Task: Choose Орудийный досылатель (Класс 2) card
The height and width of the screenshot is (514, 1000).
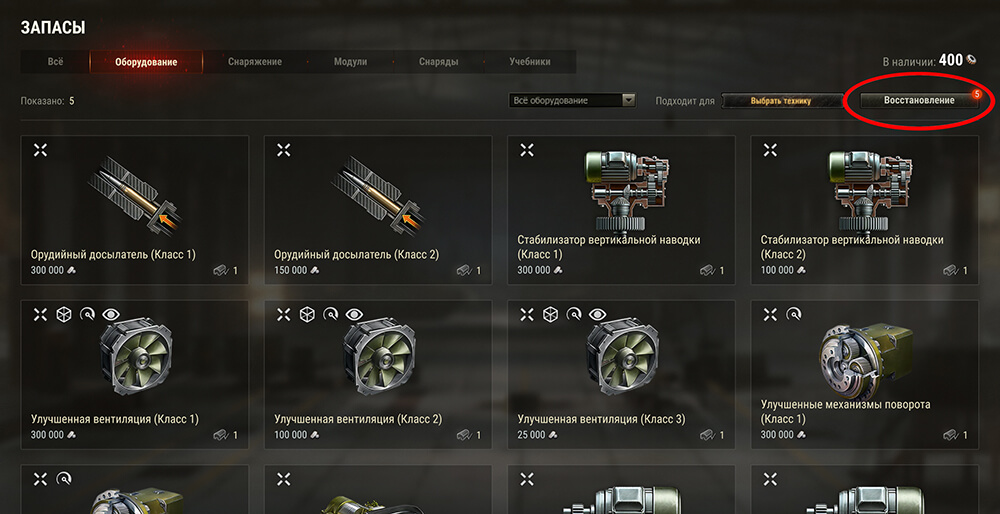Action: click(x=378, y=210)
